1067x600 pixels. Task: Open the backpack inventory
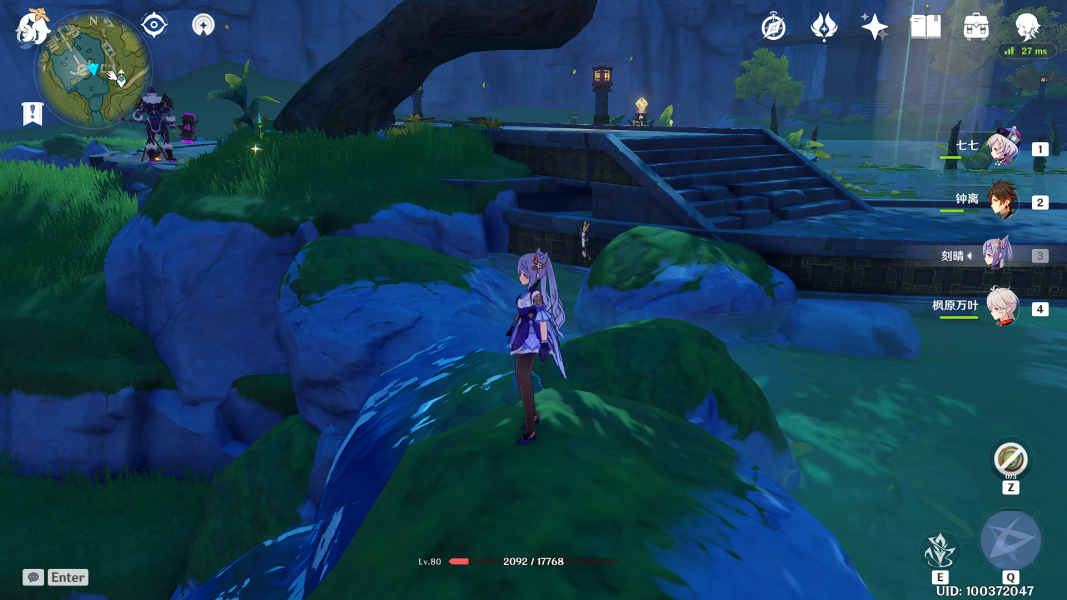click(x=976, y=27)
